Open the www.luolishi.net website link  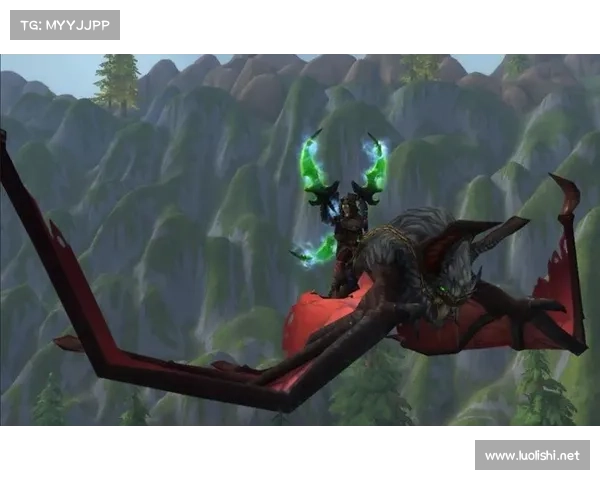click(531, 456)
